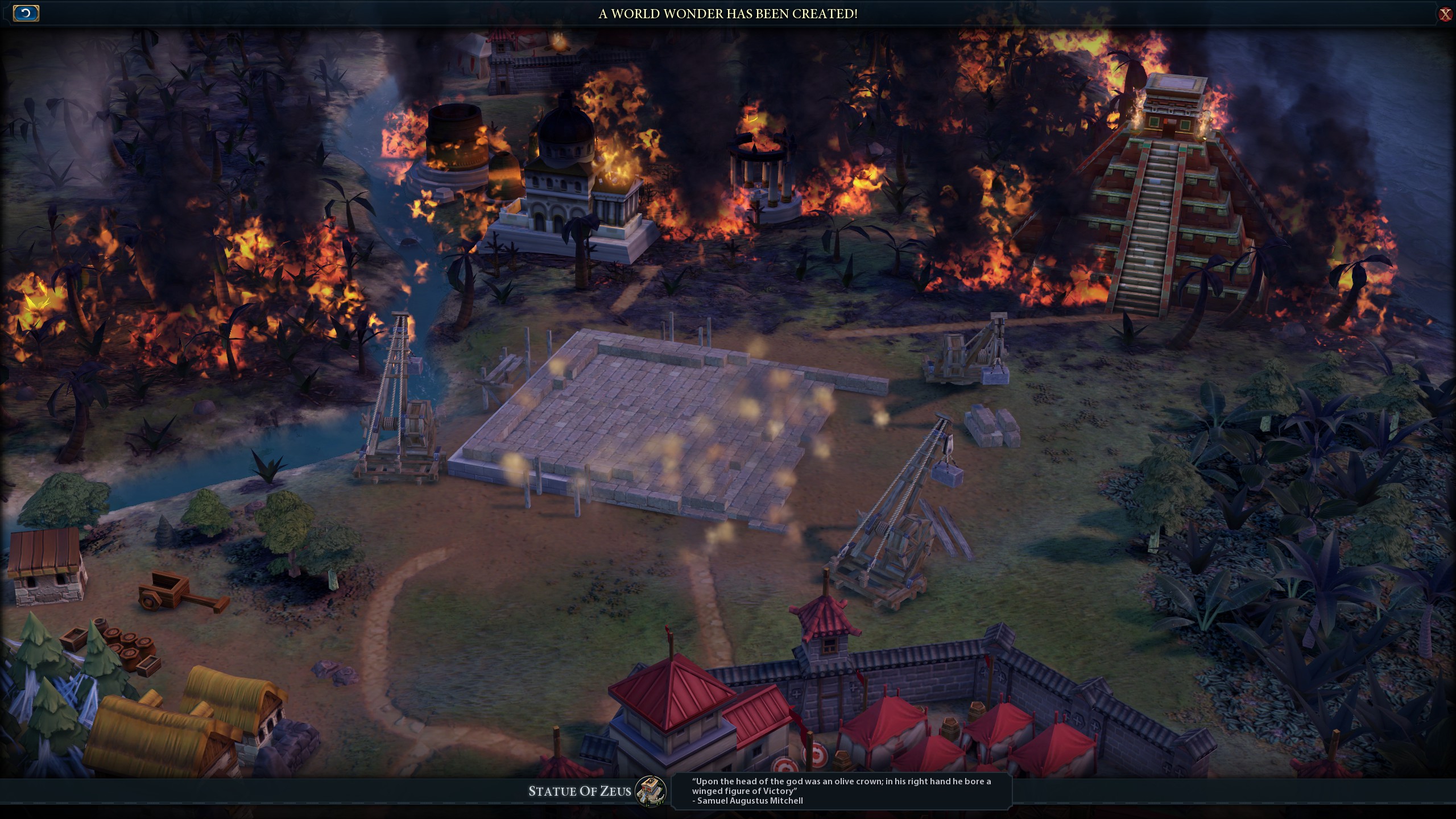The height and width of the screenshot is (819, 1456).
Task: Replay the wonder construction movie
Action: [x=26, y=13]
